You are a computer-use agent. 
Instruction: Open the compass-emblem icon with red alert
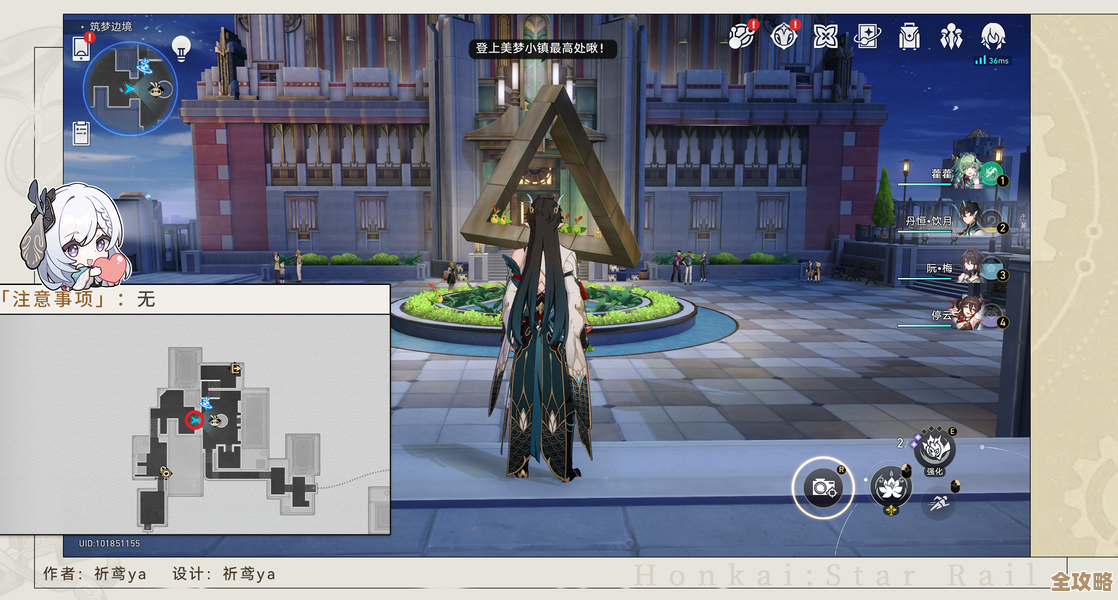point(784,37)
